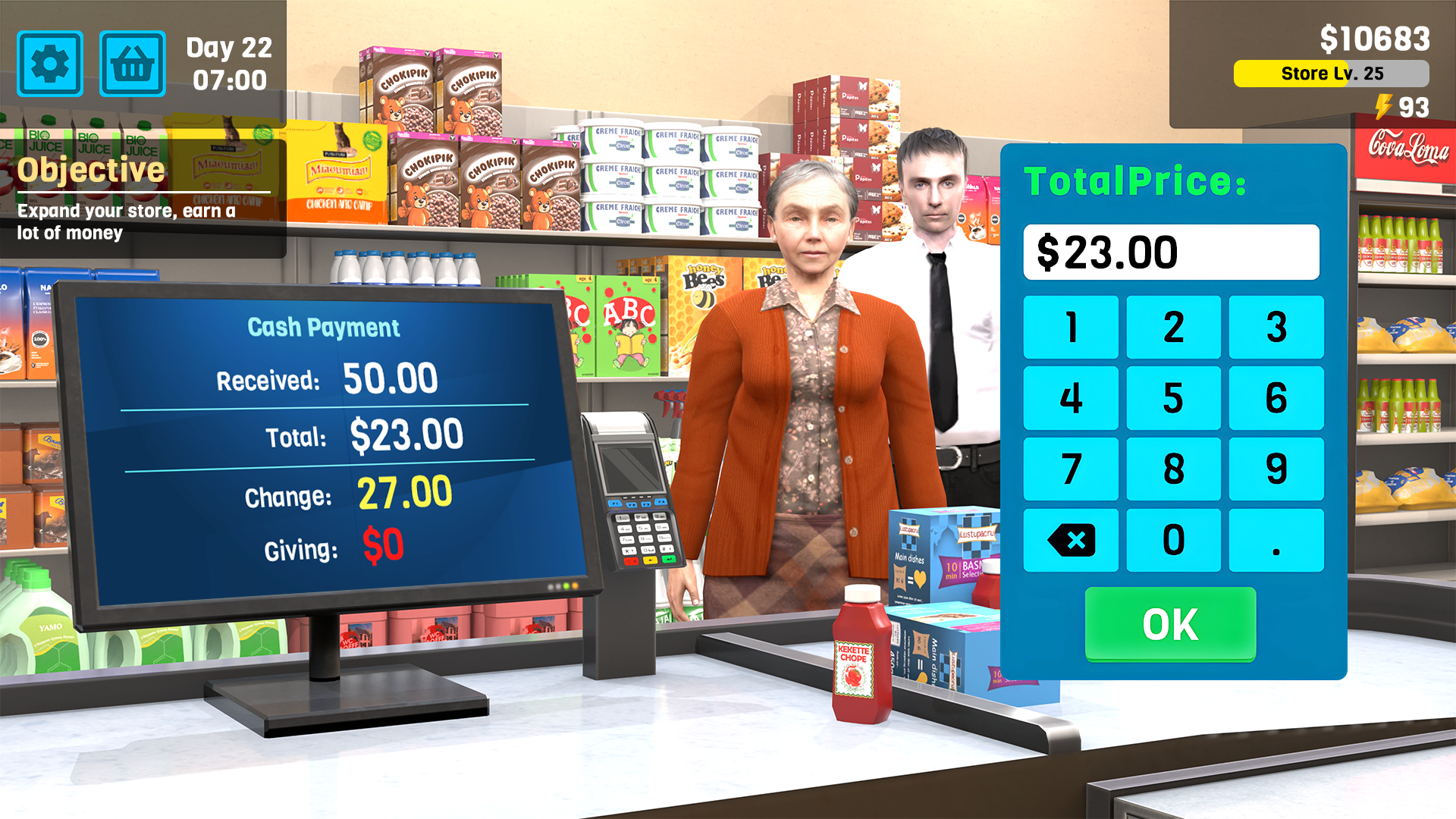Open the shopping basket menu
Image resolution: width=1456 pixels, height=819 pixels.
click(133, 63)
